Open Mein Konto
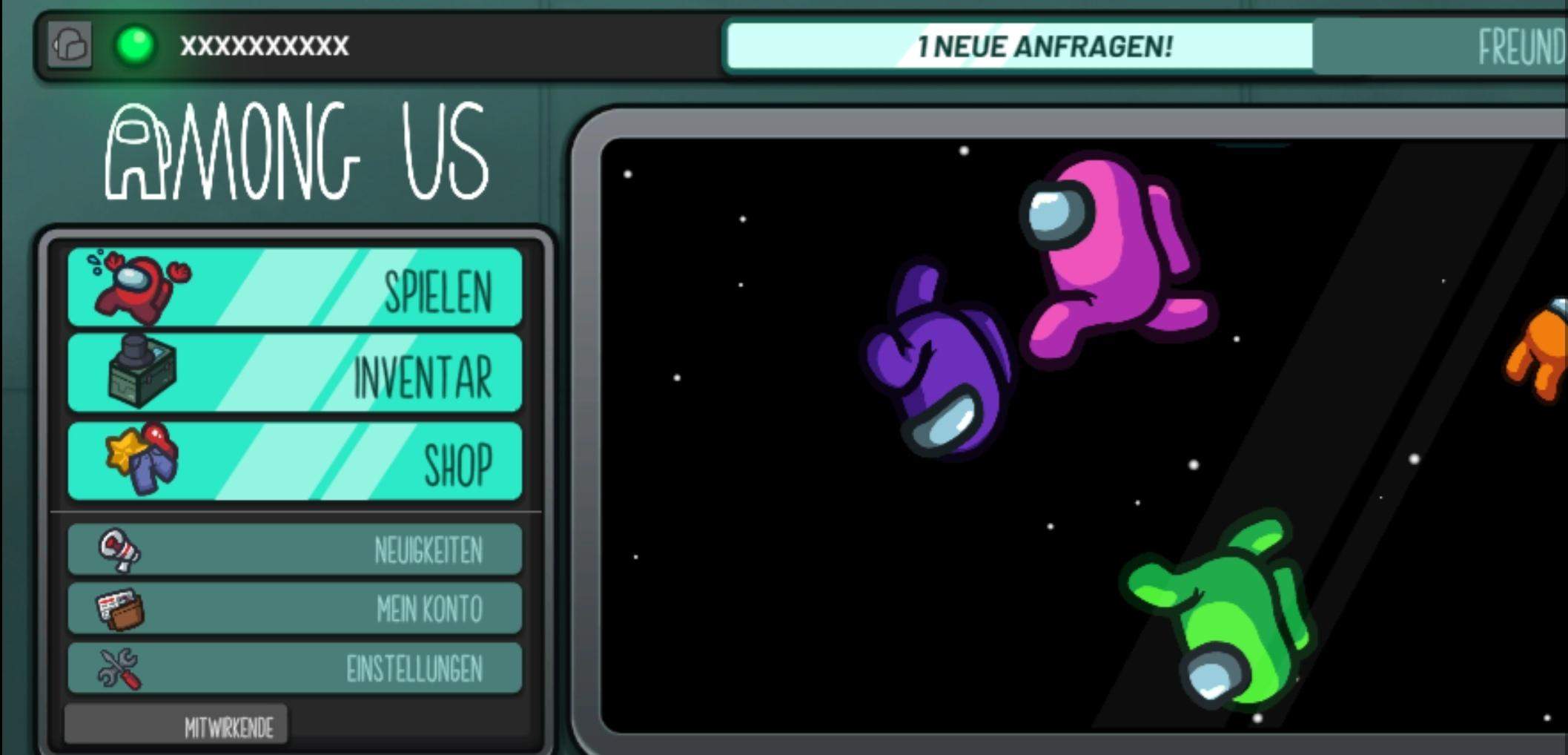This screenshot has height=755, width=1568. [430, 608]
